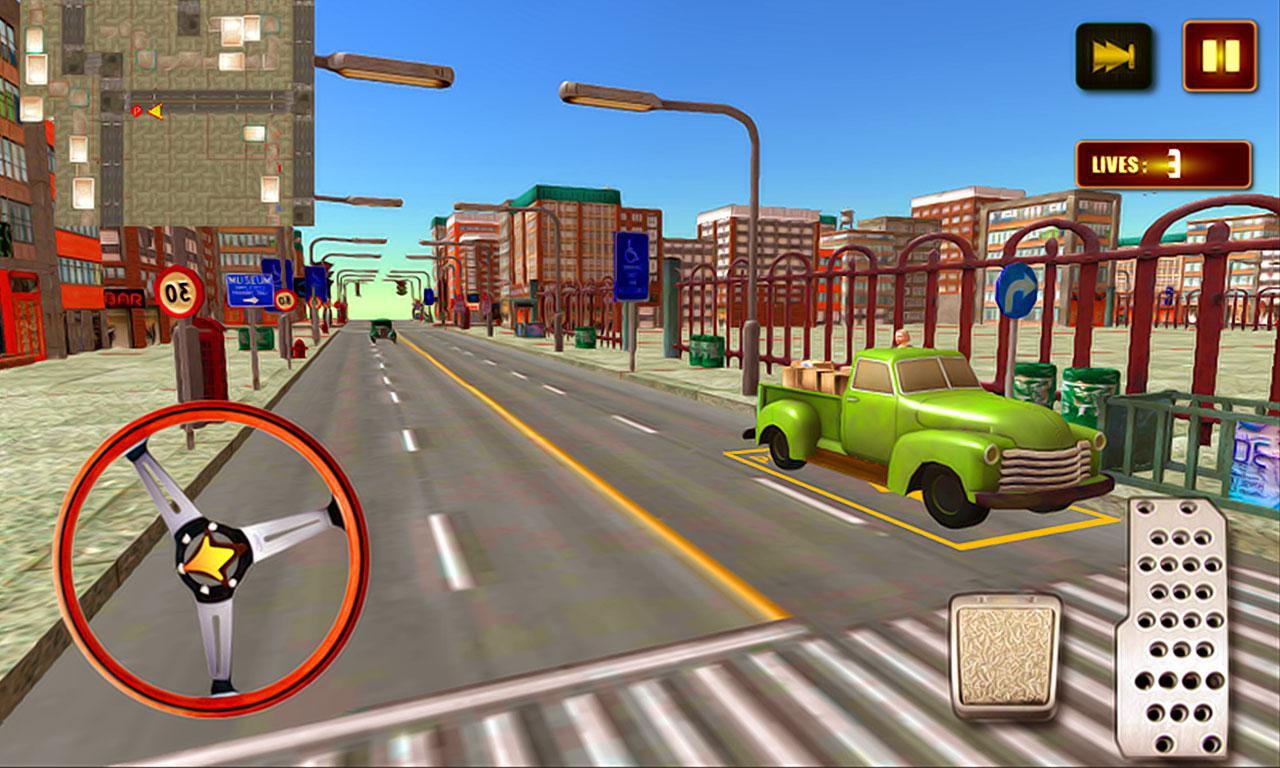Click the steering wheel star hub
The image size is (1280, 768).
click(211, 557)
